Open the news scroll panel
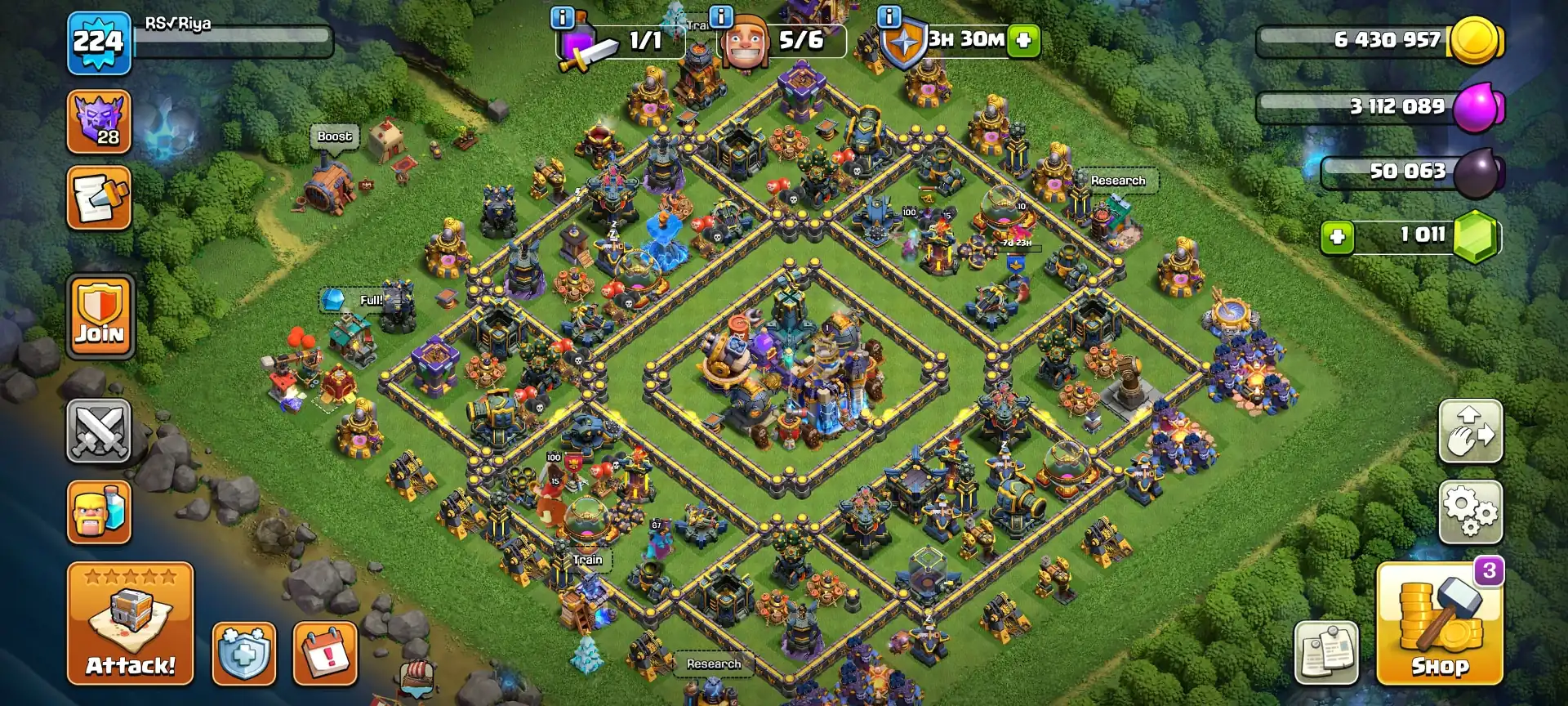The image size is (1568, 706). pos(98,200)
